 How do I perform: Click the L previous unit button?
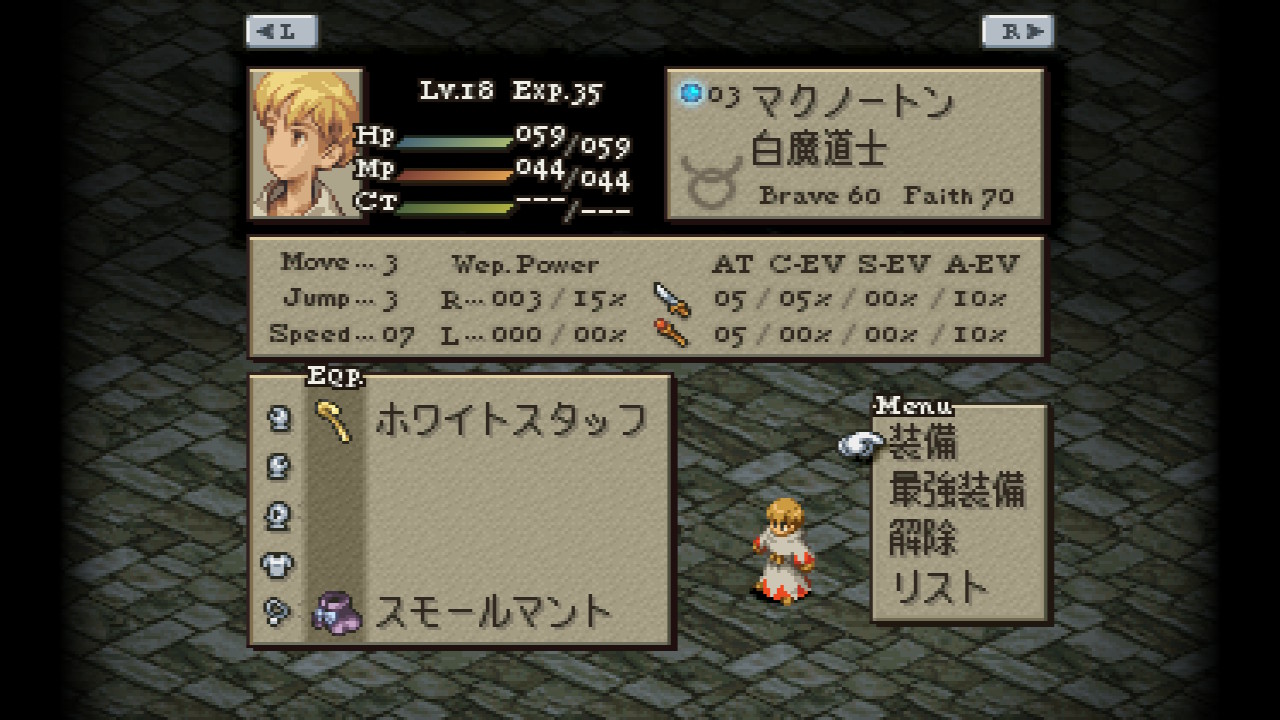(x=282, y=32)
